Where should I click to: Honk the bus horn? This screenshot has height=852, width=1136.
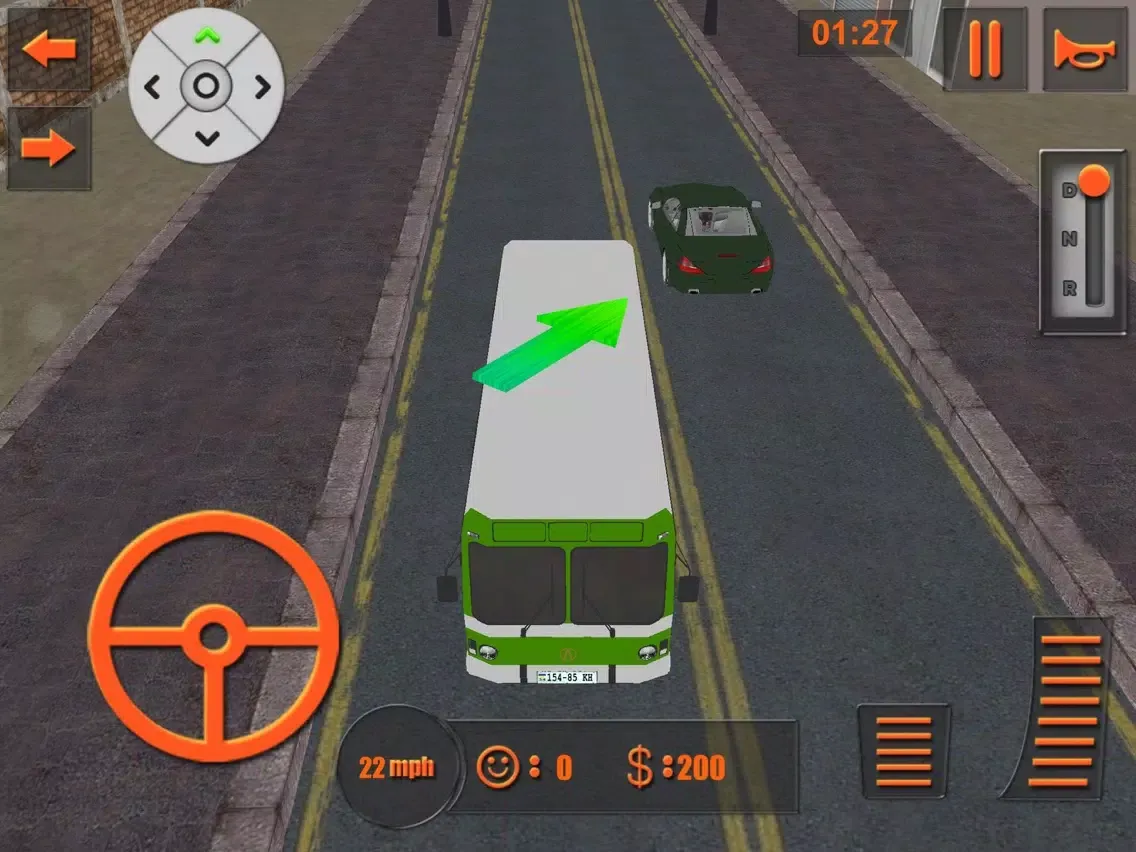[1084, 50]
